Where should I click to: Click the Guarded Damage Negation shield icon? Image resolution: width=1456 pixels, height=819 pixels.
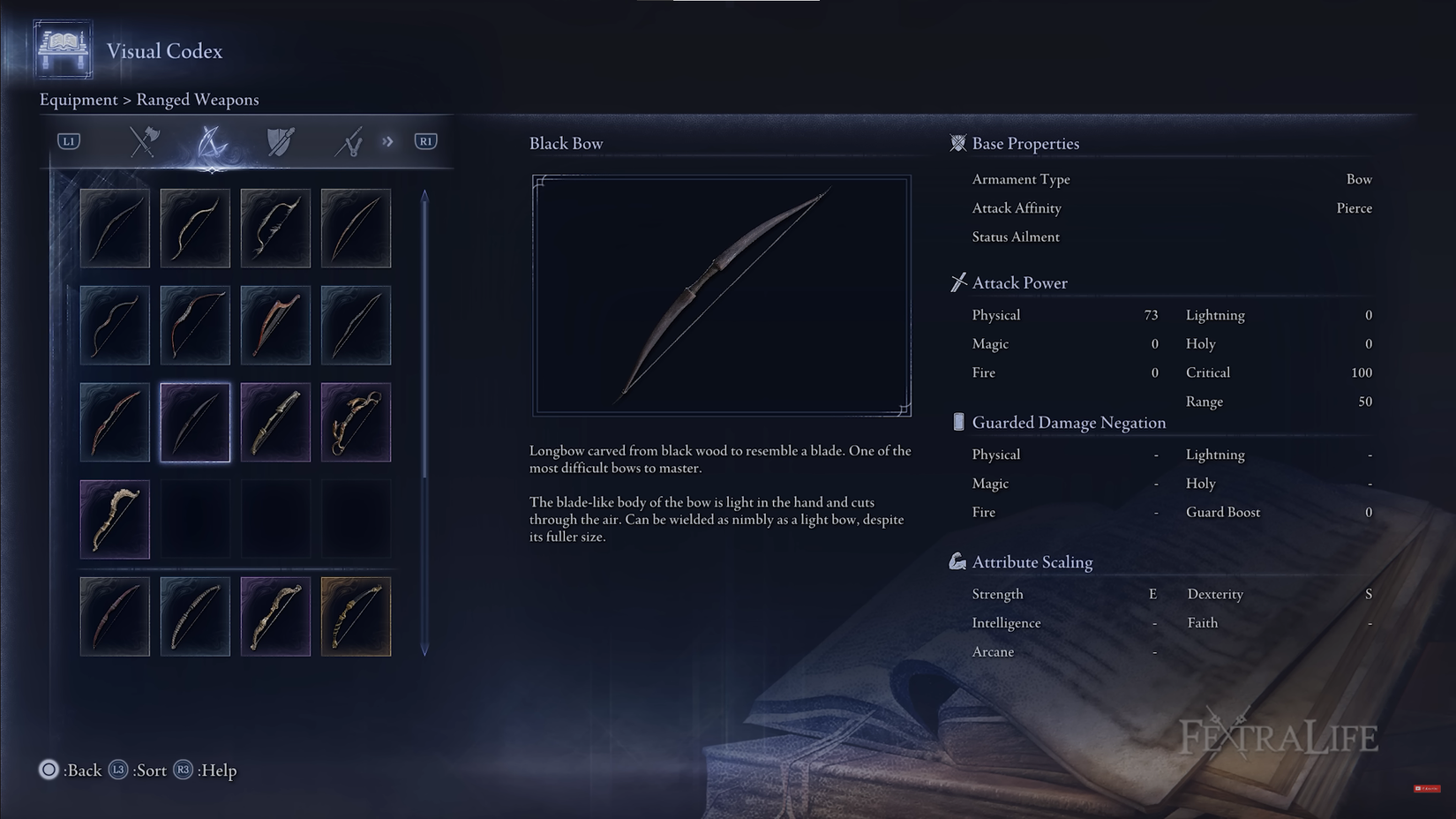click(x=957, y=422)
